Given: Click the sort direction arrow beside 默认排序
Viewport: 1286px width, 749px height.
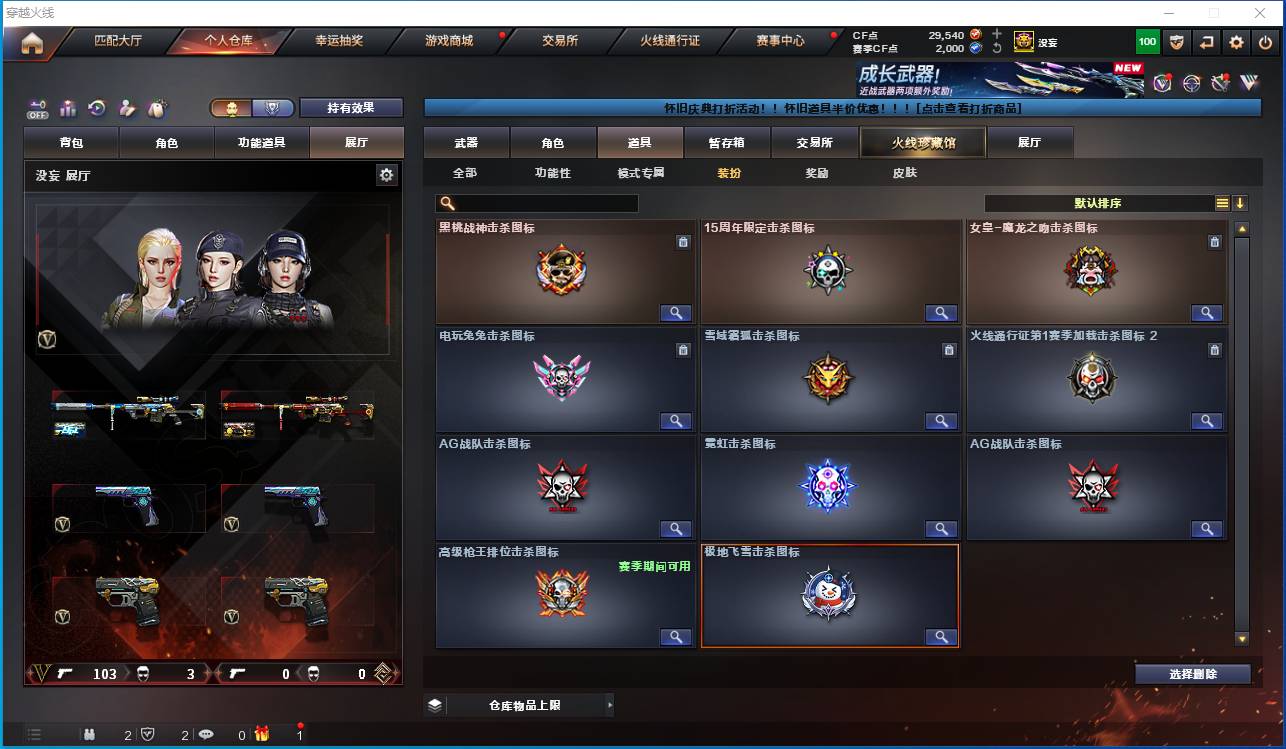Looking at the screenshot, I should click(x=1242, y=202).
